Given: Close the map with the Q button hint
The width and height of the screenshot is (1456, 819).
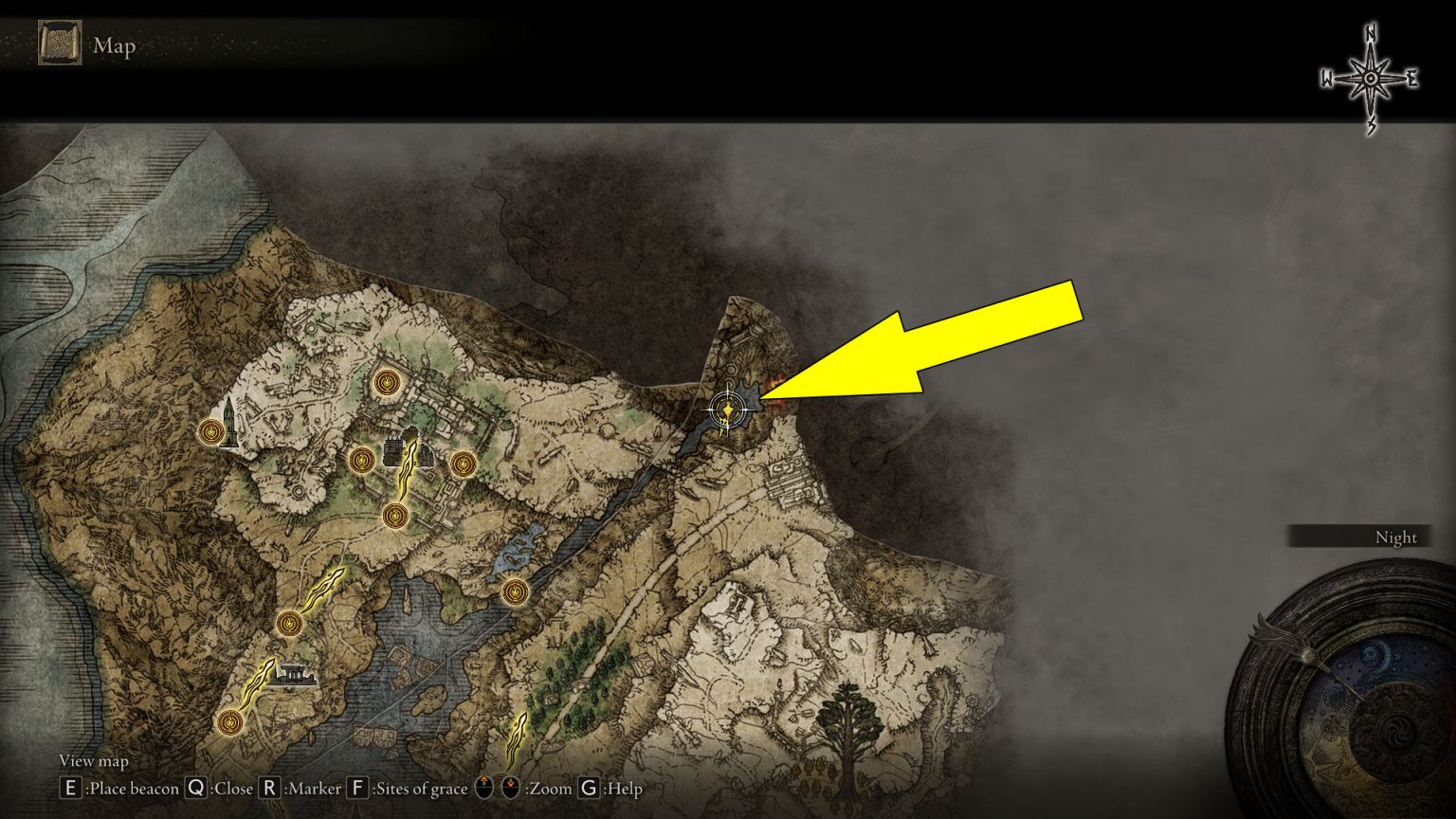Looking at the screenshot, I should coord(196,788).
